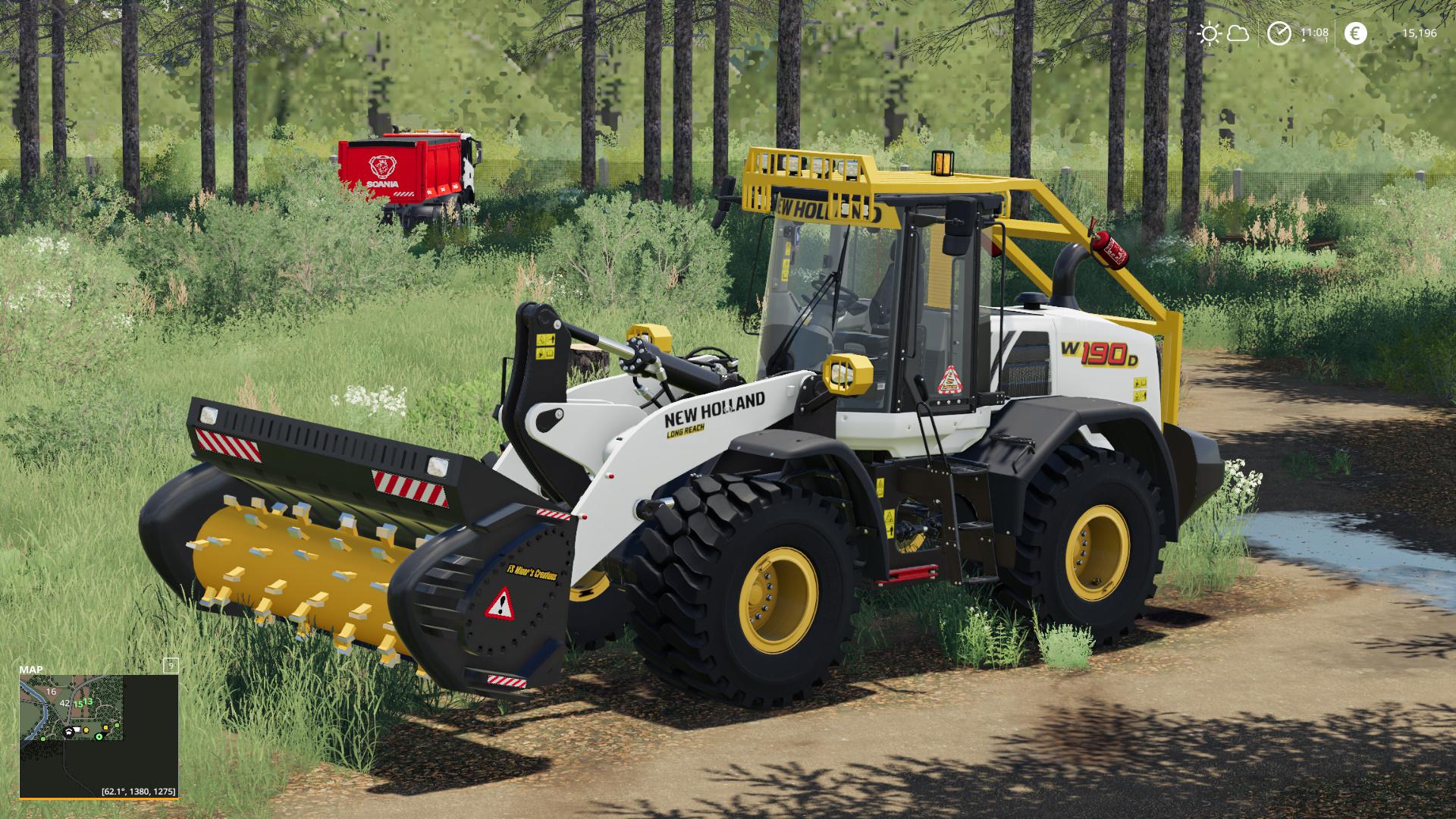Viewport: 1456px width, 819px height.
Task: Click the small arrow beside 11:08
Action: (1304, 39)
